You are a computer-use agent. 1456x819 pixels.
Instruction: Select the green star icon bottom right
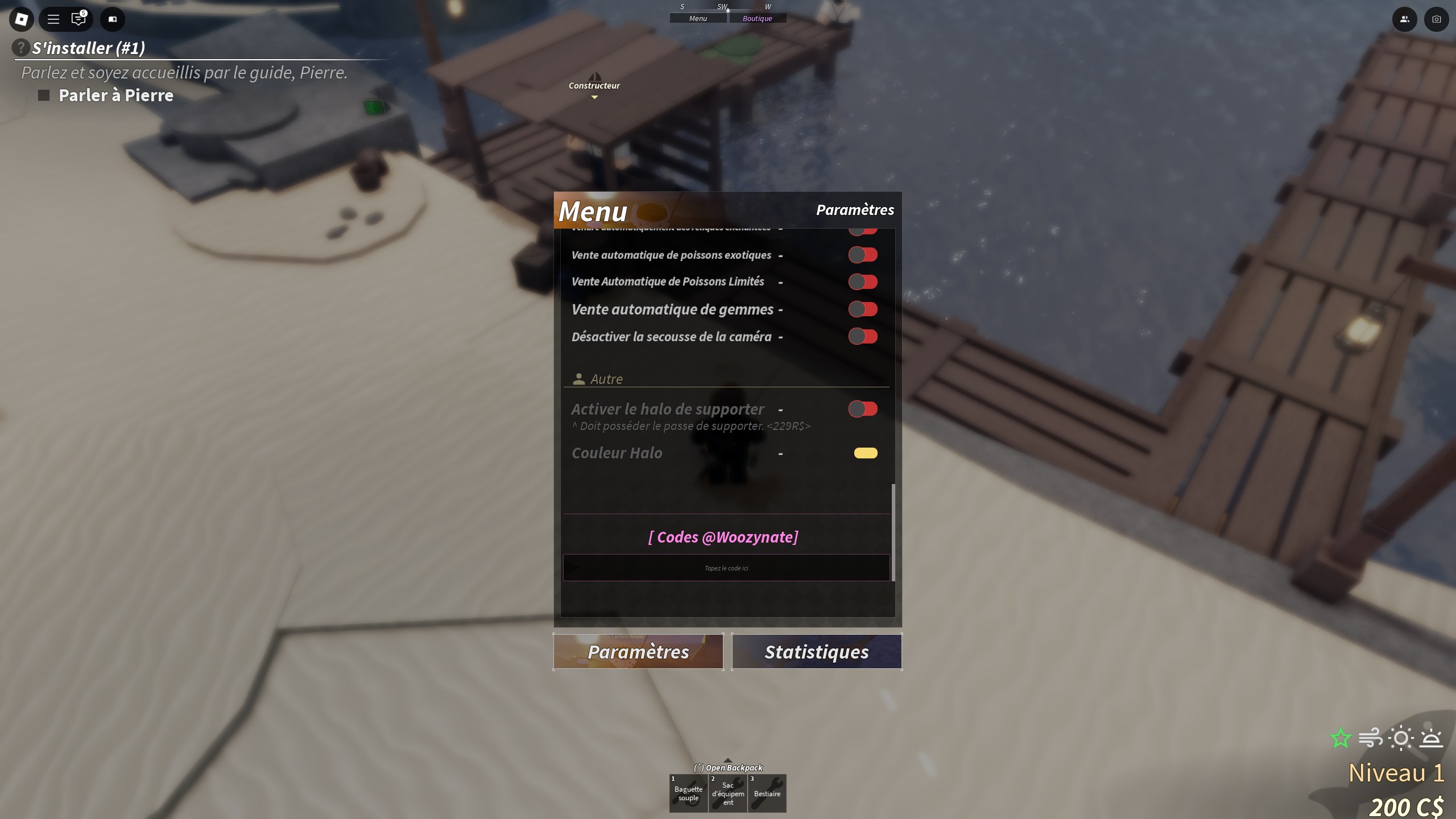click(x=1341, y=738)
